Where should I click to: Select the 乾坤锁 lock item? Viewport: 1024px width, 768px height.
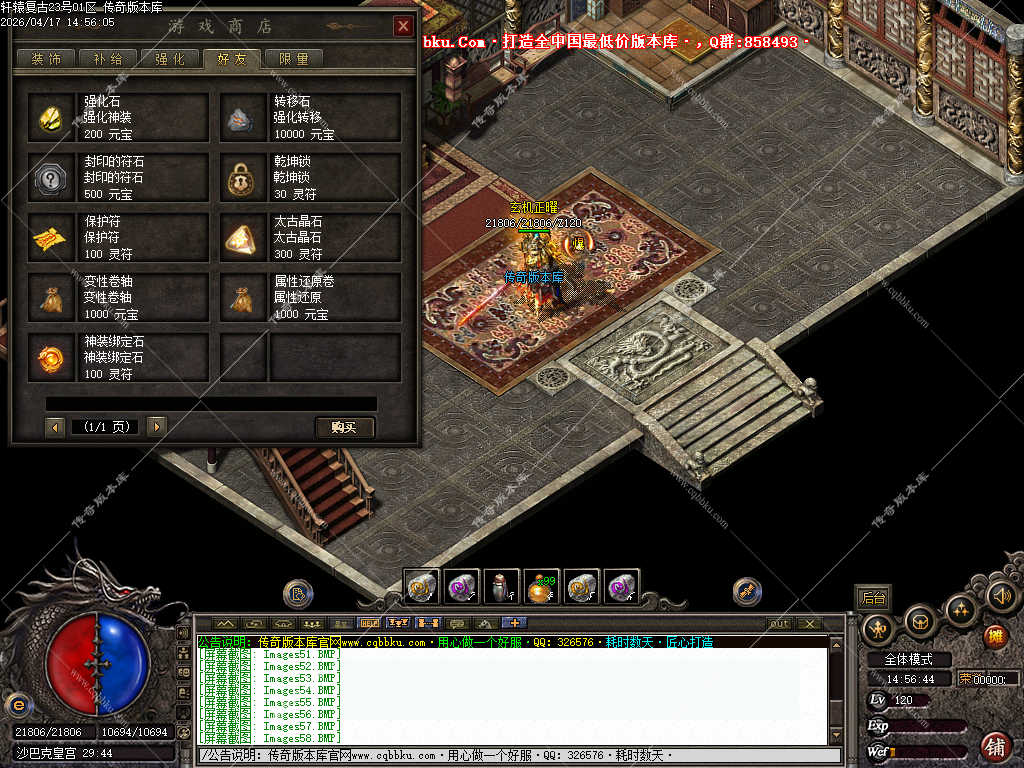pos(310,178)
